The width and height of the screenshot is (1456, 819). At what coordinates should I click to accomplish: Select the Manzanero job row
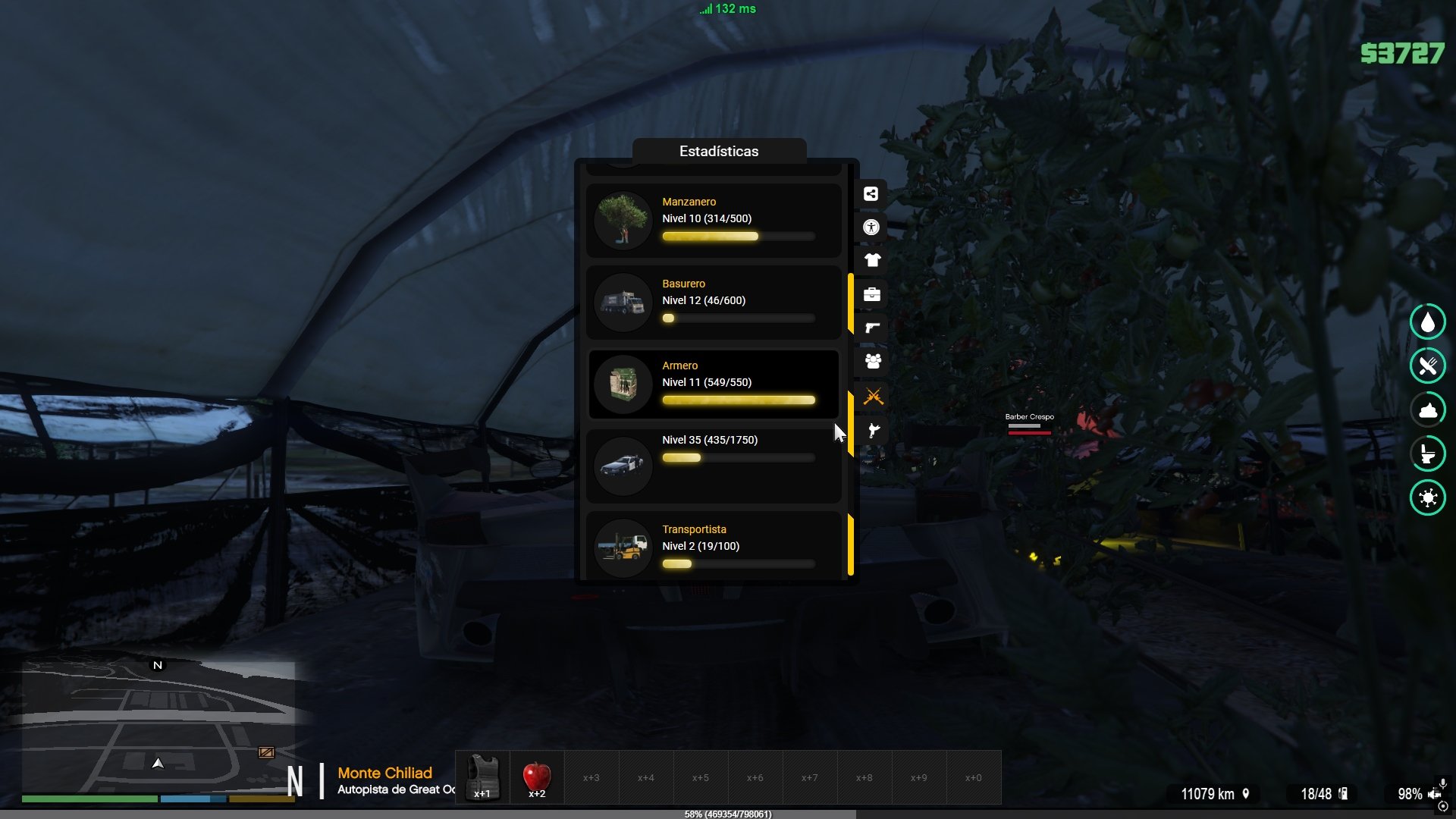pyautogui.click(x=713, y=220)
